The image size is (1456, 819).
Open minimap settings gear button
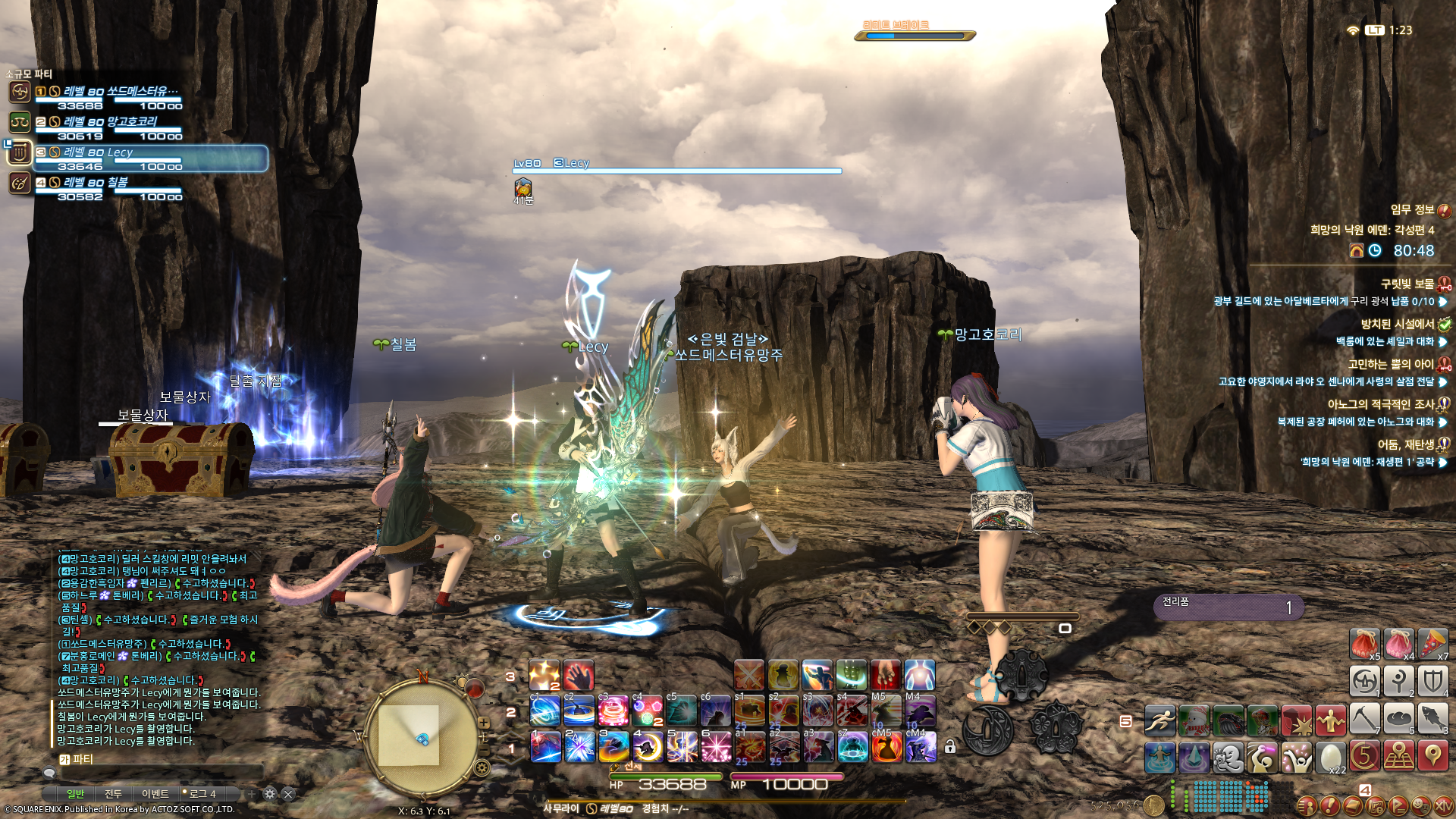[482, 768]
